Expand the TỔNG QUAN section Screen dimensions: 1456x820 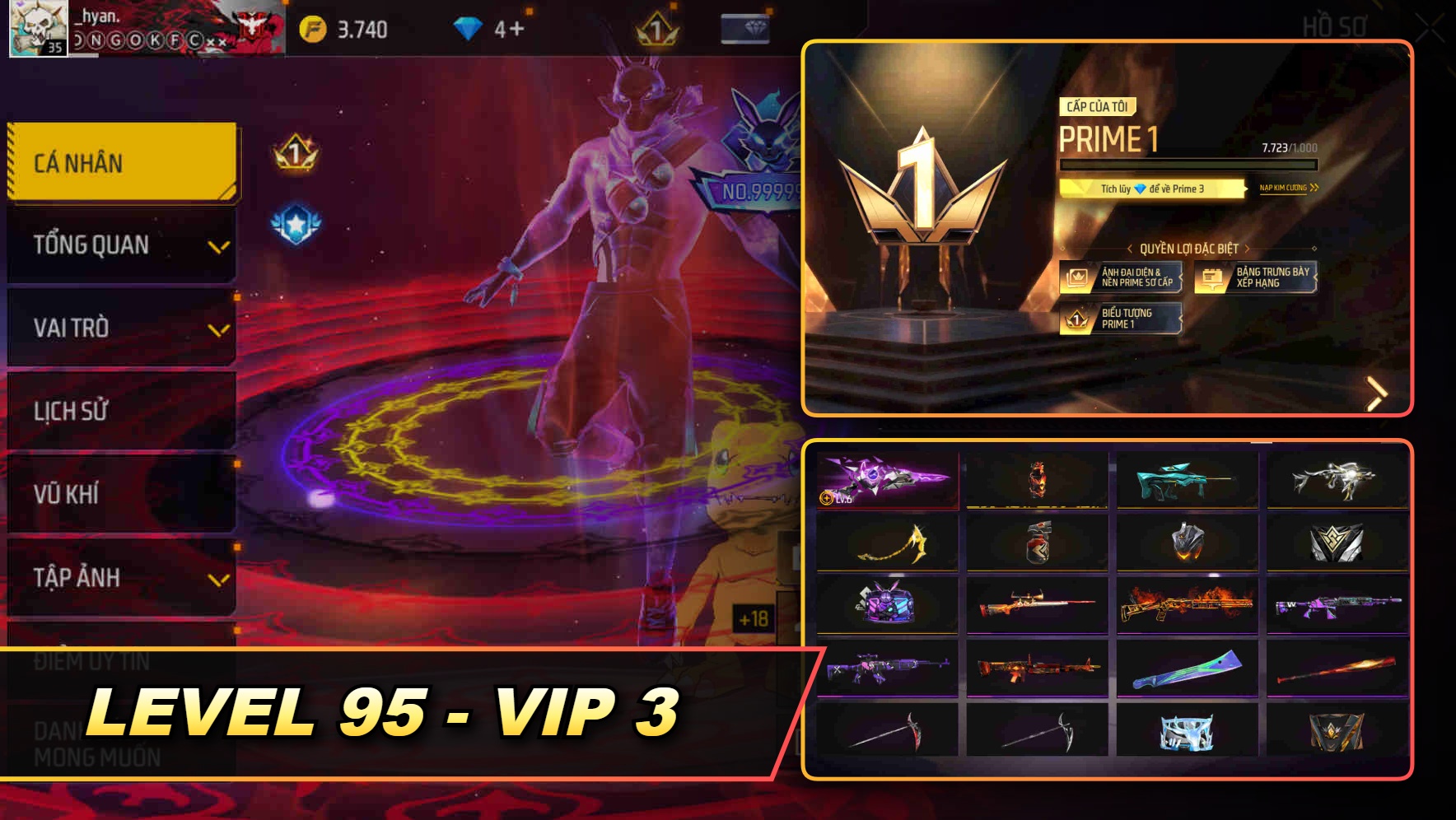coord(120,245)
